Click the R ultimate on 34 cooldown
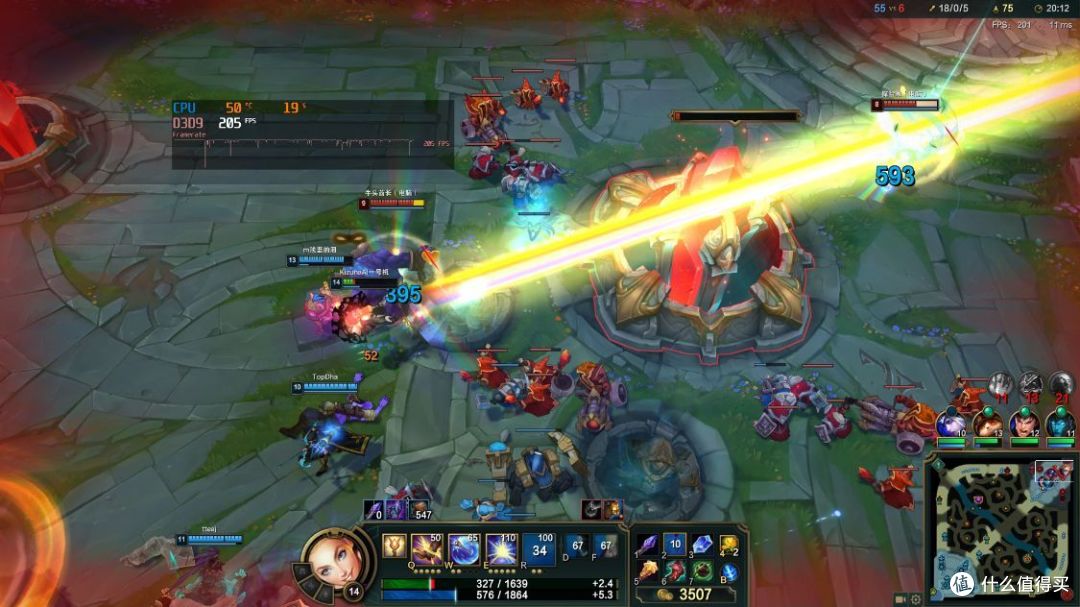Image resolution: width=1080 pixels, height=607 pixels. click(x=538, y=549)
